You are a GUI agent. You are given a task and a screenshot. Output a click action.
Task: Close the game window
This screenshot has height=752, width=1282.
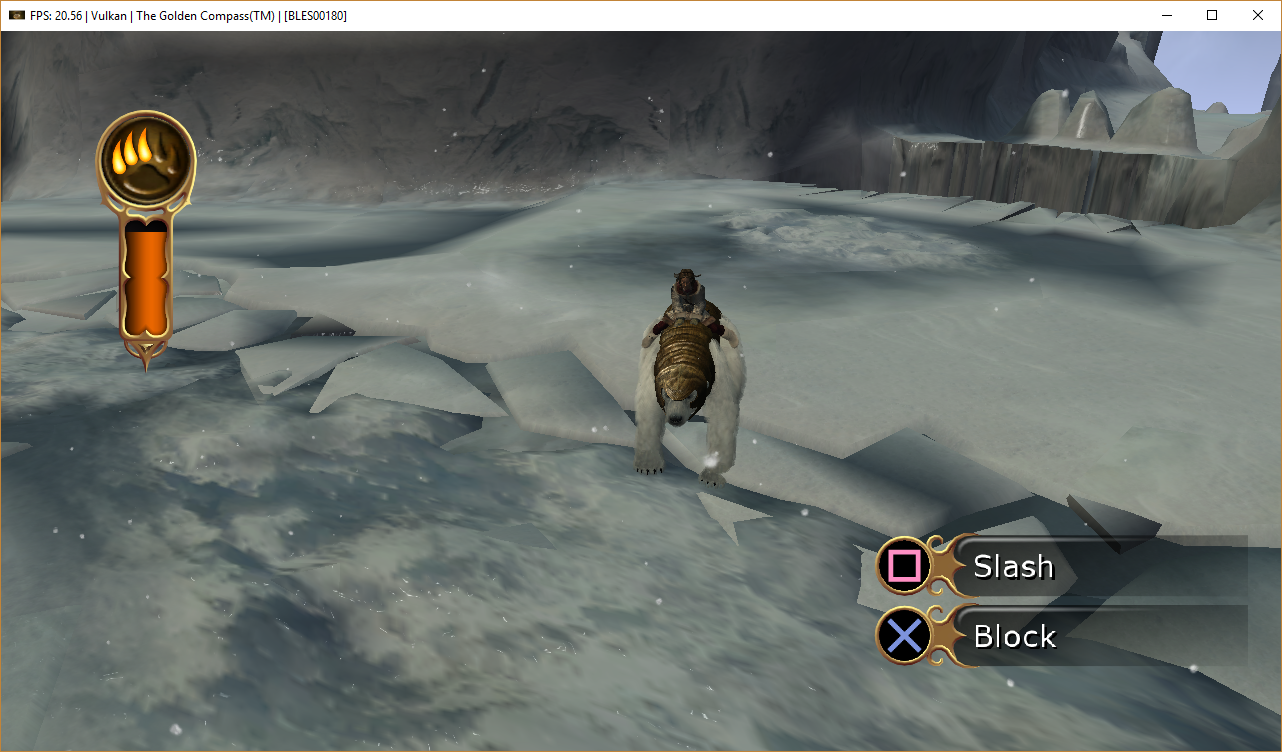[1258, 15]
